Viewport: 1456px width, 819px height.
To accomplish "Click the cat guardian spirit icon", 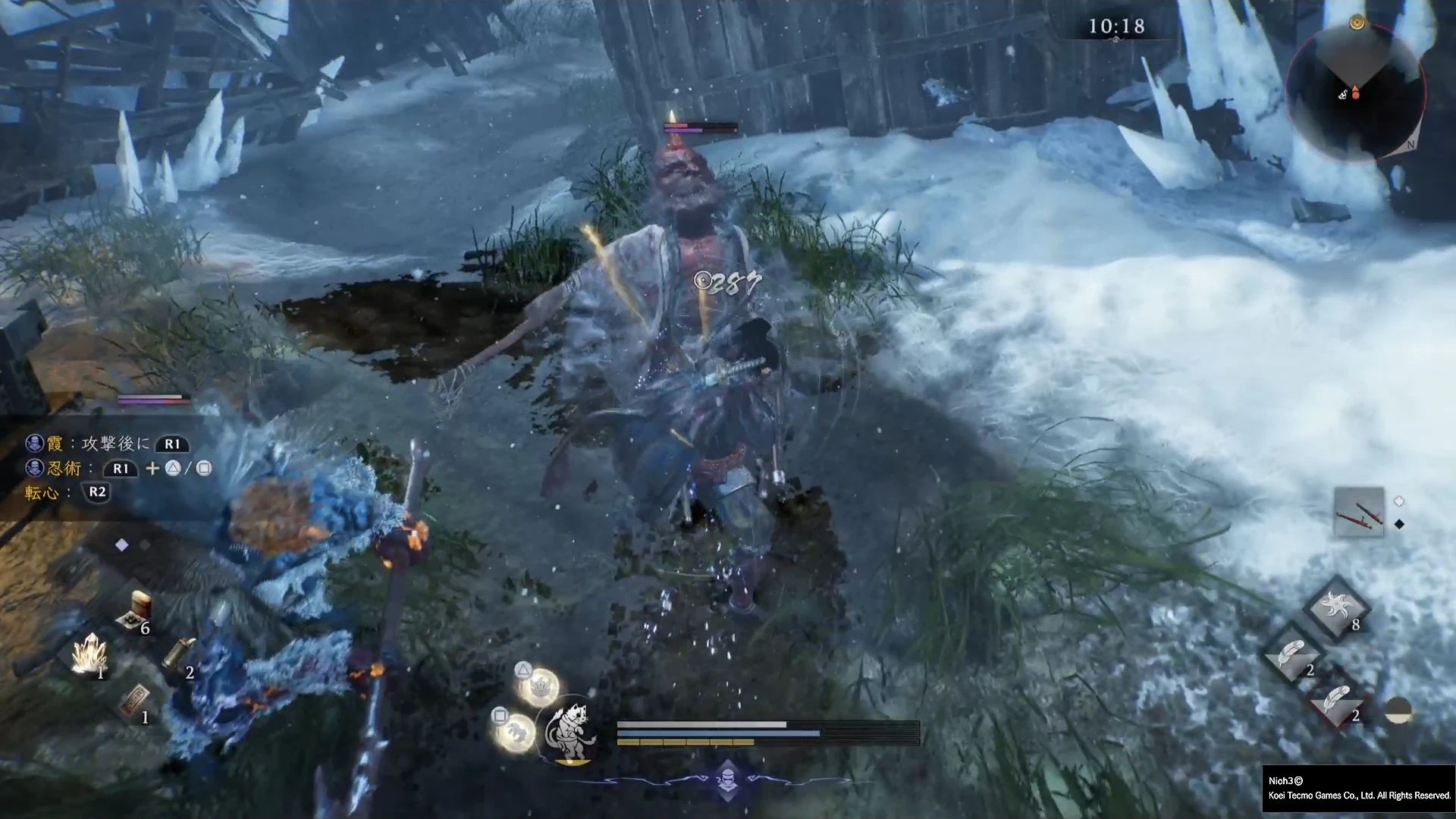I will (570, 731).
